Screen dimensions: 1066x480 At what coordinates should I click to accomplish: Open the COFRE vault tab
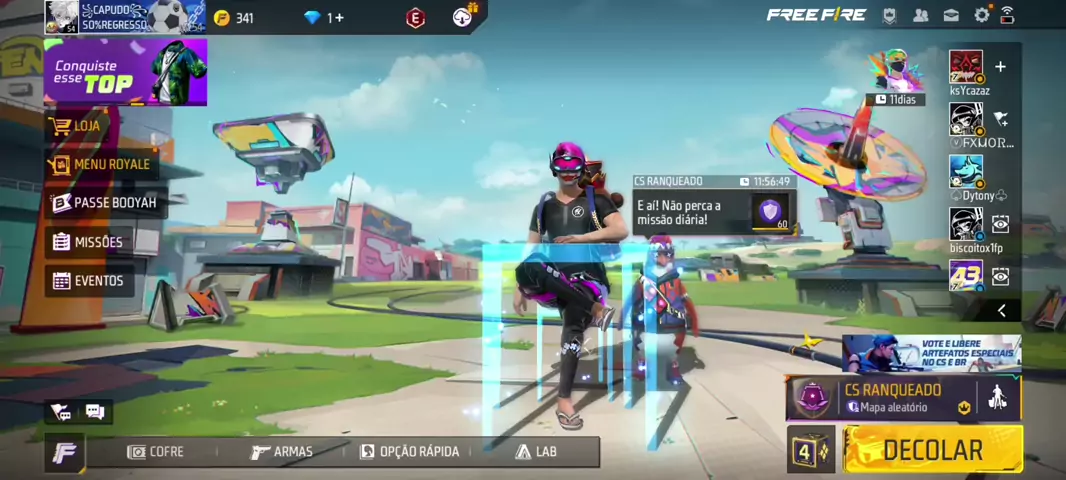[x=156, y=452]
